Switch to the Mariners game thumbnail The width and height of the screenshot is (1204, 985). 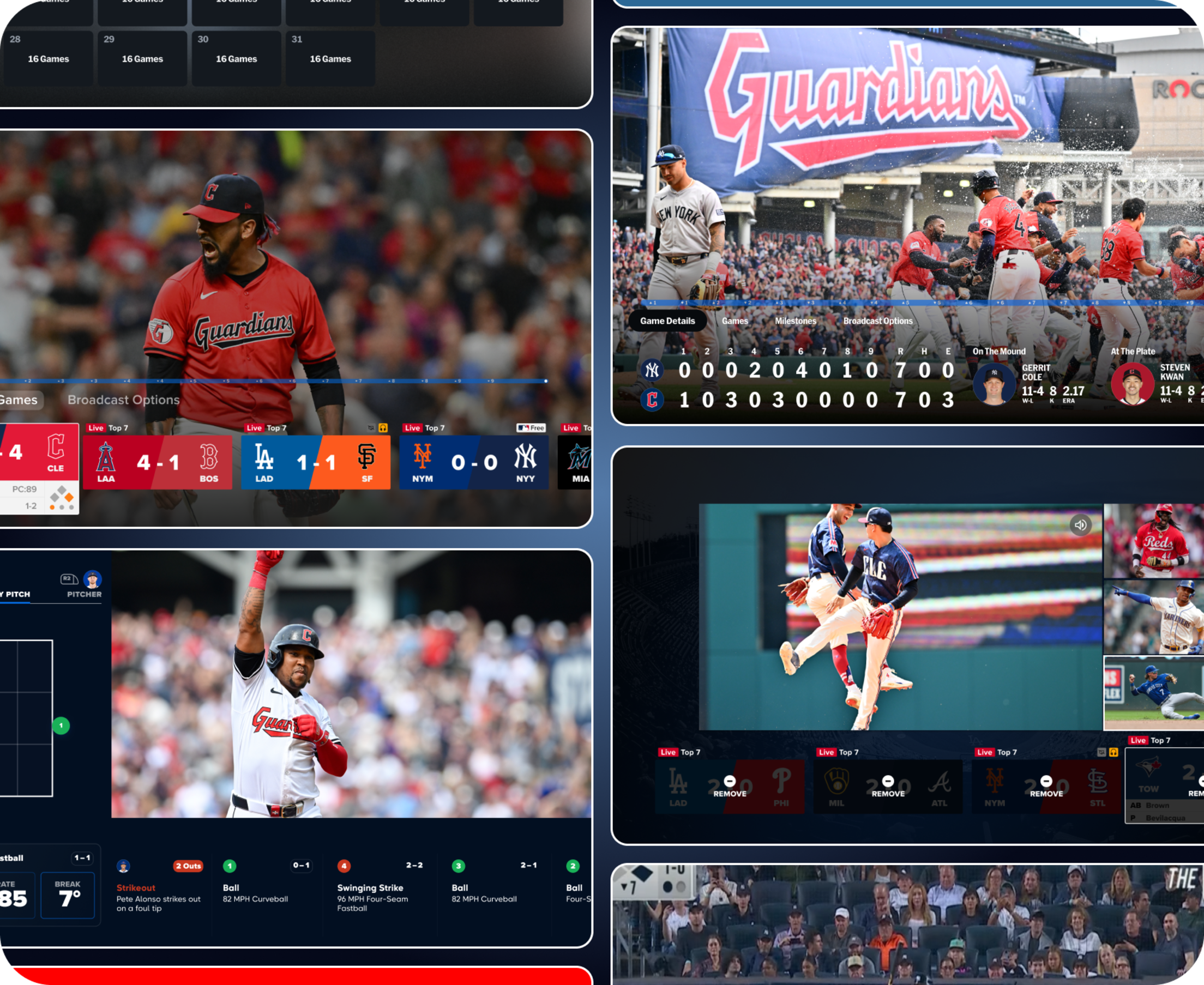tap(1153, 617)
